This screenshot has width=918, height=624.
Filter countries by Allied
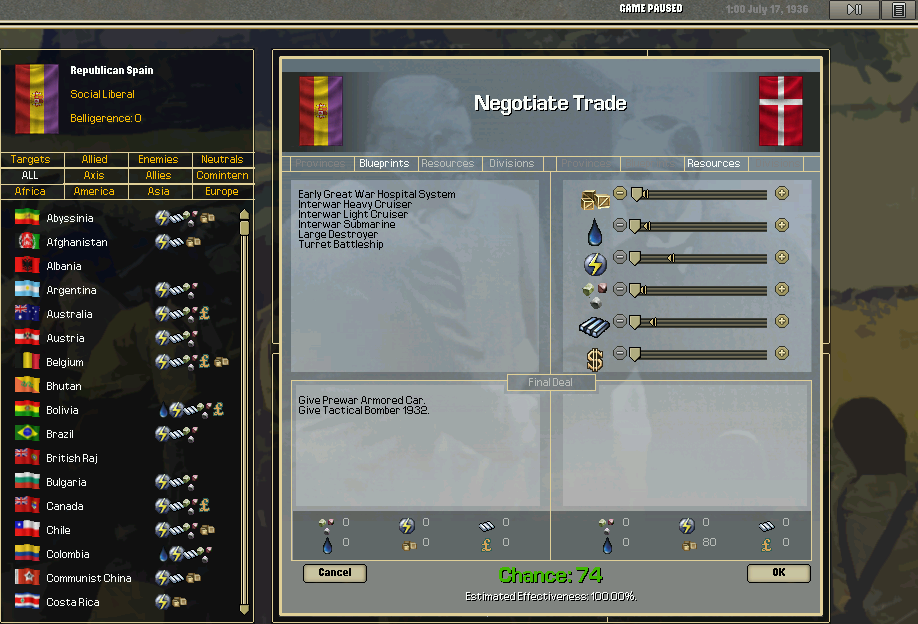[x=94, y=160]
